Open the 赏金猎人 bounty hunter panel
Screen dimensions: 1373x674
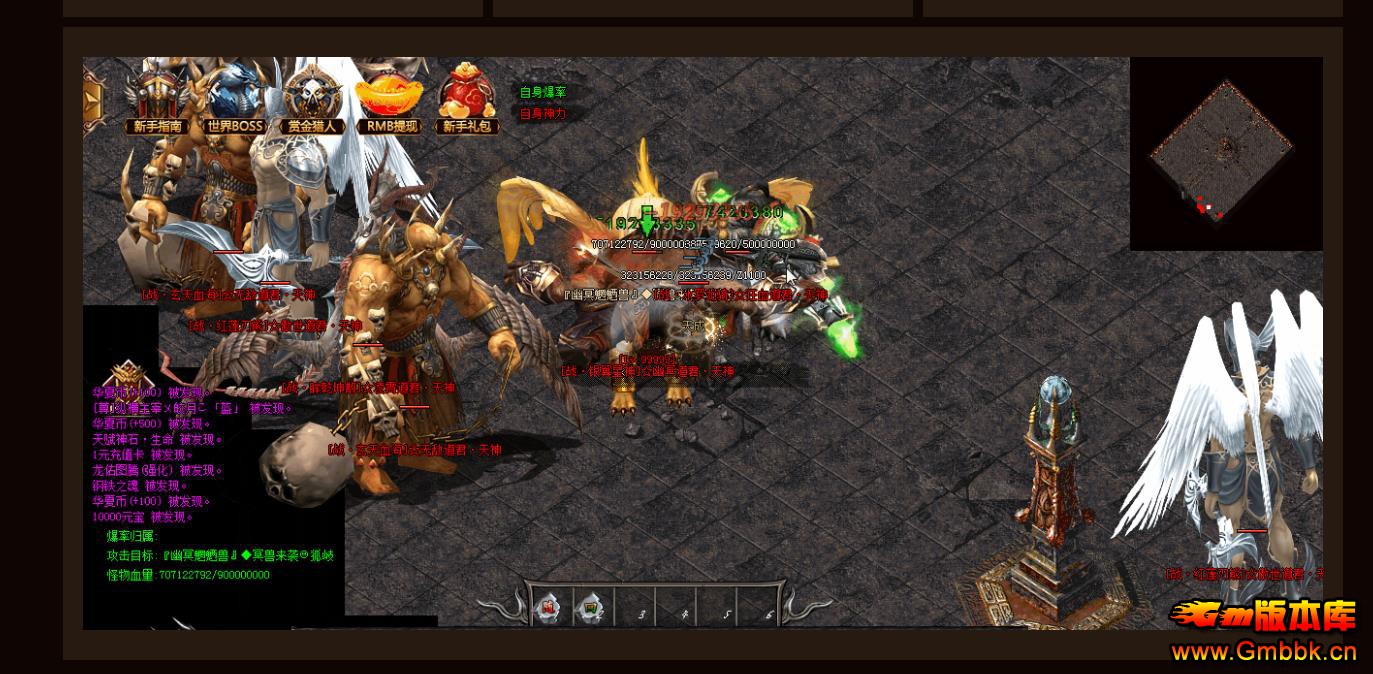pos(312,99)
